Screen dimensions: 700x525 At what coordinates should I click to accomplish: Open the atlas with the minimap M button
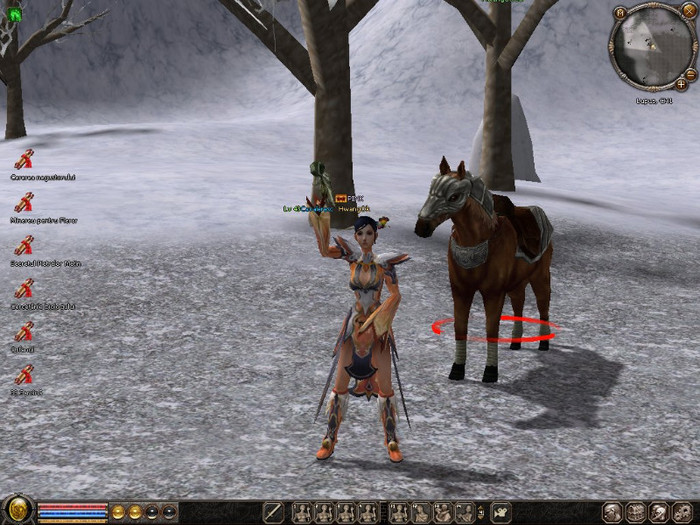pos(620,12)
